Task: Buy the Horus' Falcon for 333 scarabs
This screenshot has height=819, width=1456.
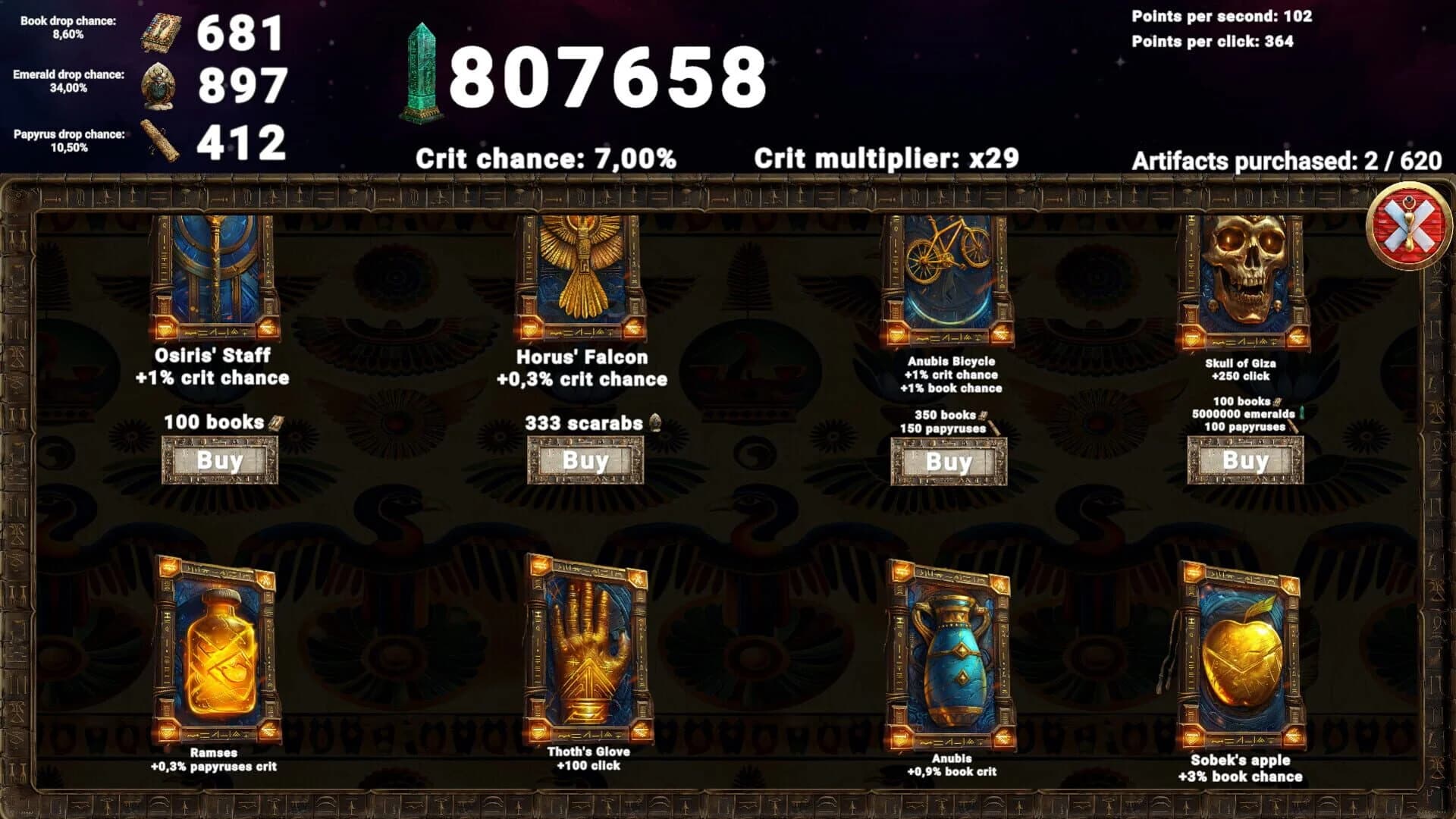Action: pos(584,460)
